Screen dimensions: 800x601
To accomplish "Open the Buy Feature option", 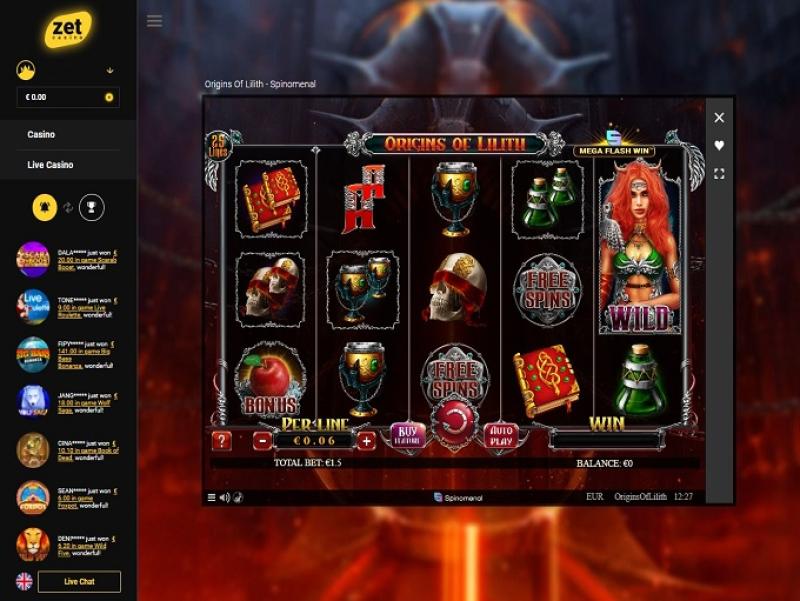I will click(x=407, y=435).
